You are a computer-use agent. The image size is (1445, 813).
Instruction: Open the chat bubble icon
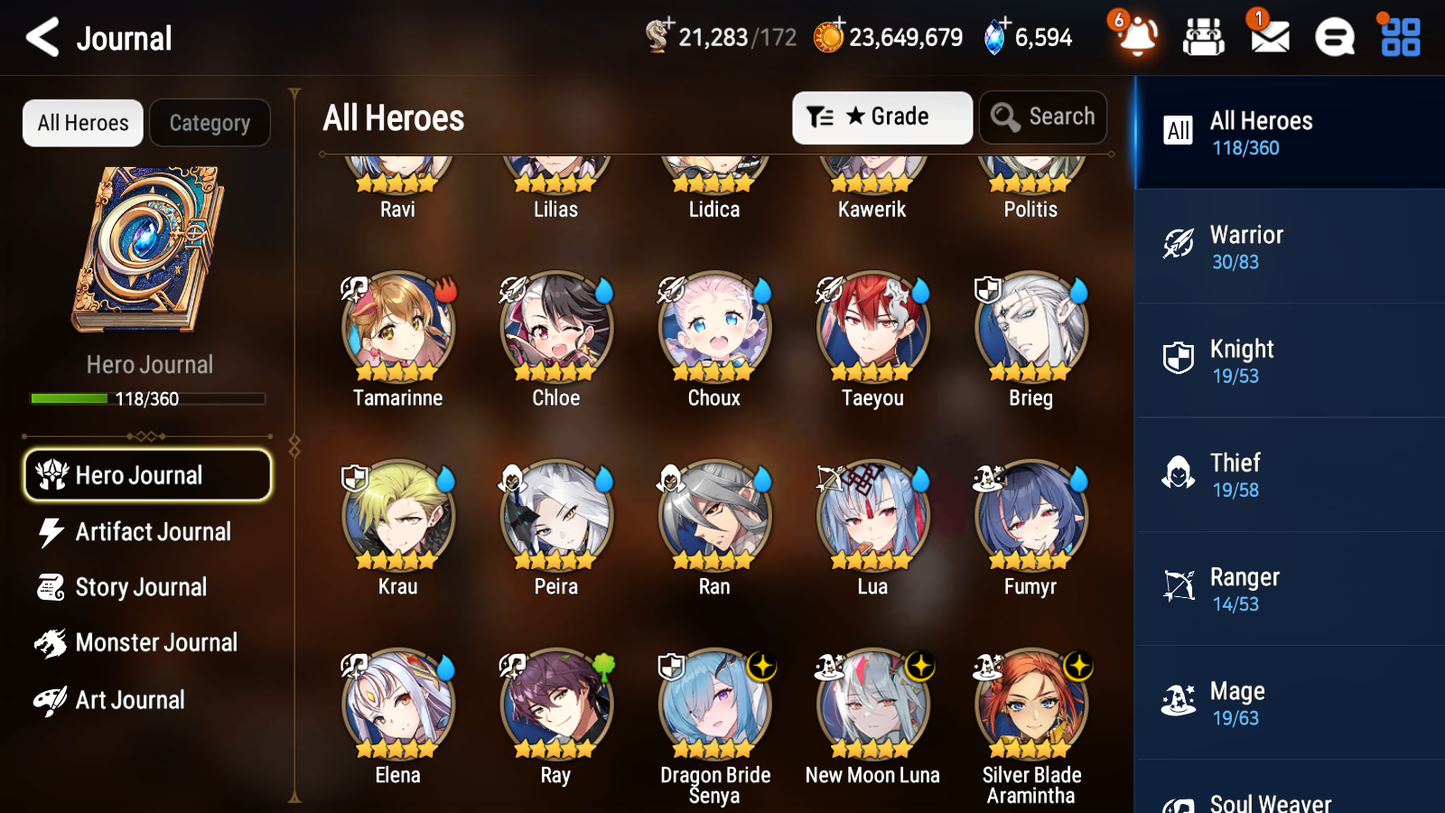(x=1334, y=36)
